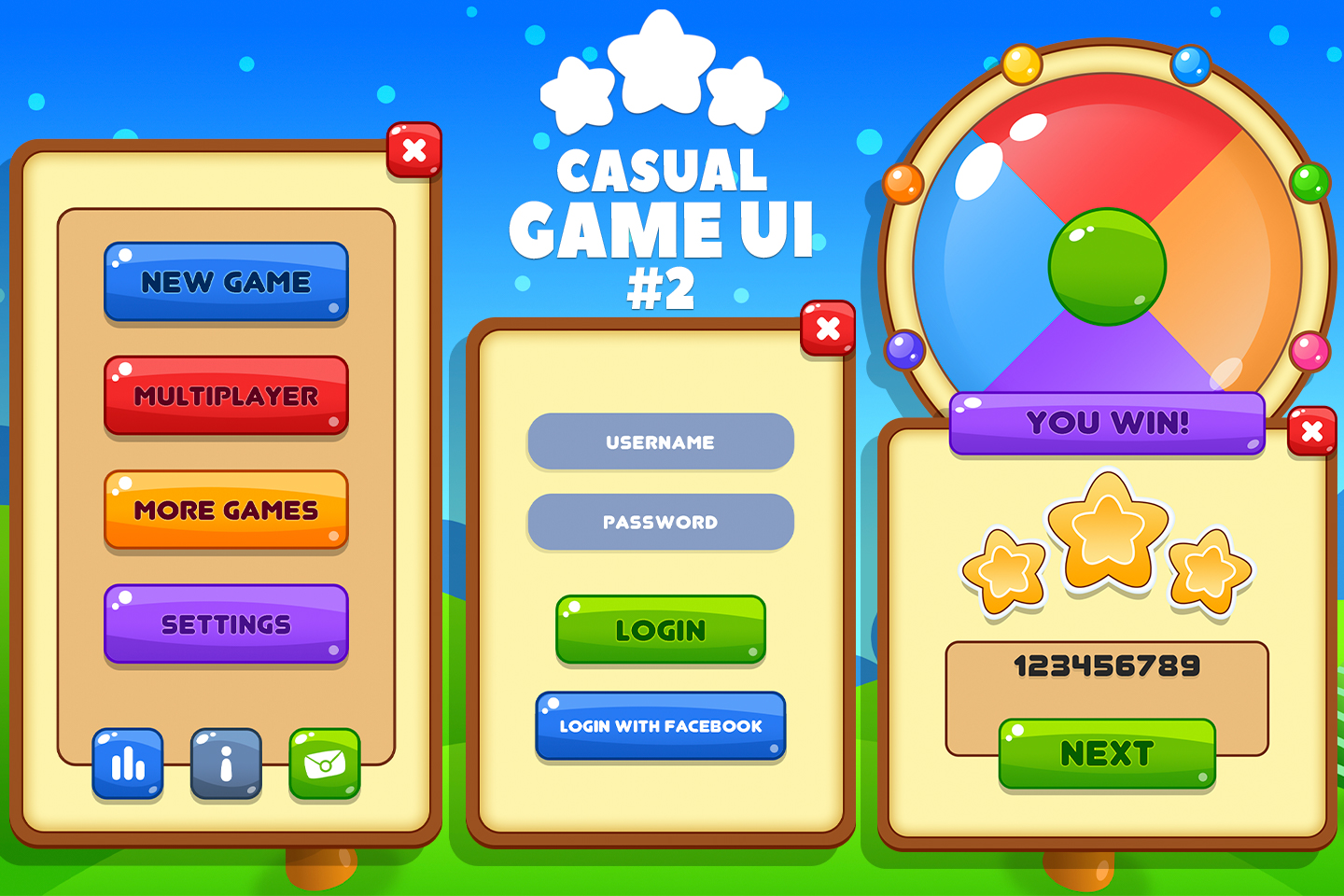Viewport: 1344px width, 896px height.
Task: Select the Password input field
Action: pyautogui.click(x=660, y=522)
